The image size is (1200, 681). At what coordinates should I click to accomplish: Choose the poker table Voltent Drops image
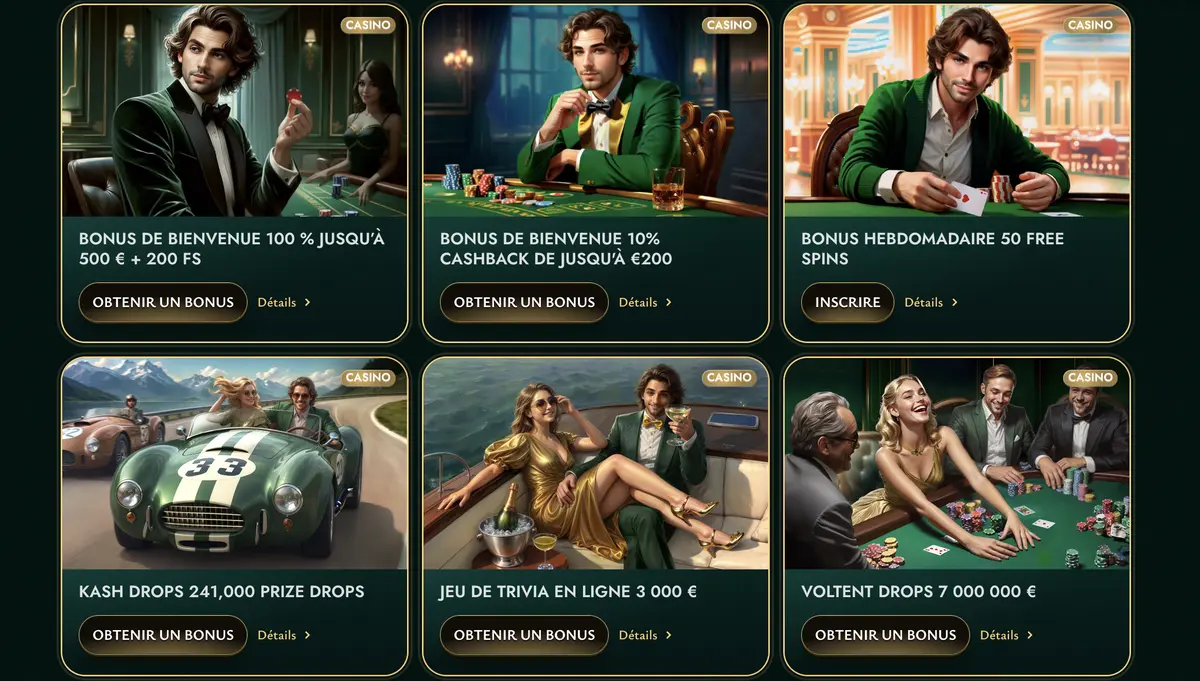pyautogui.click(x=957, y=463)
